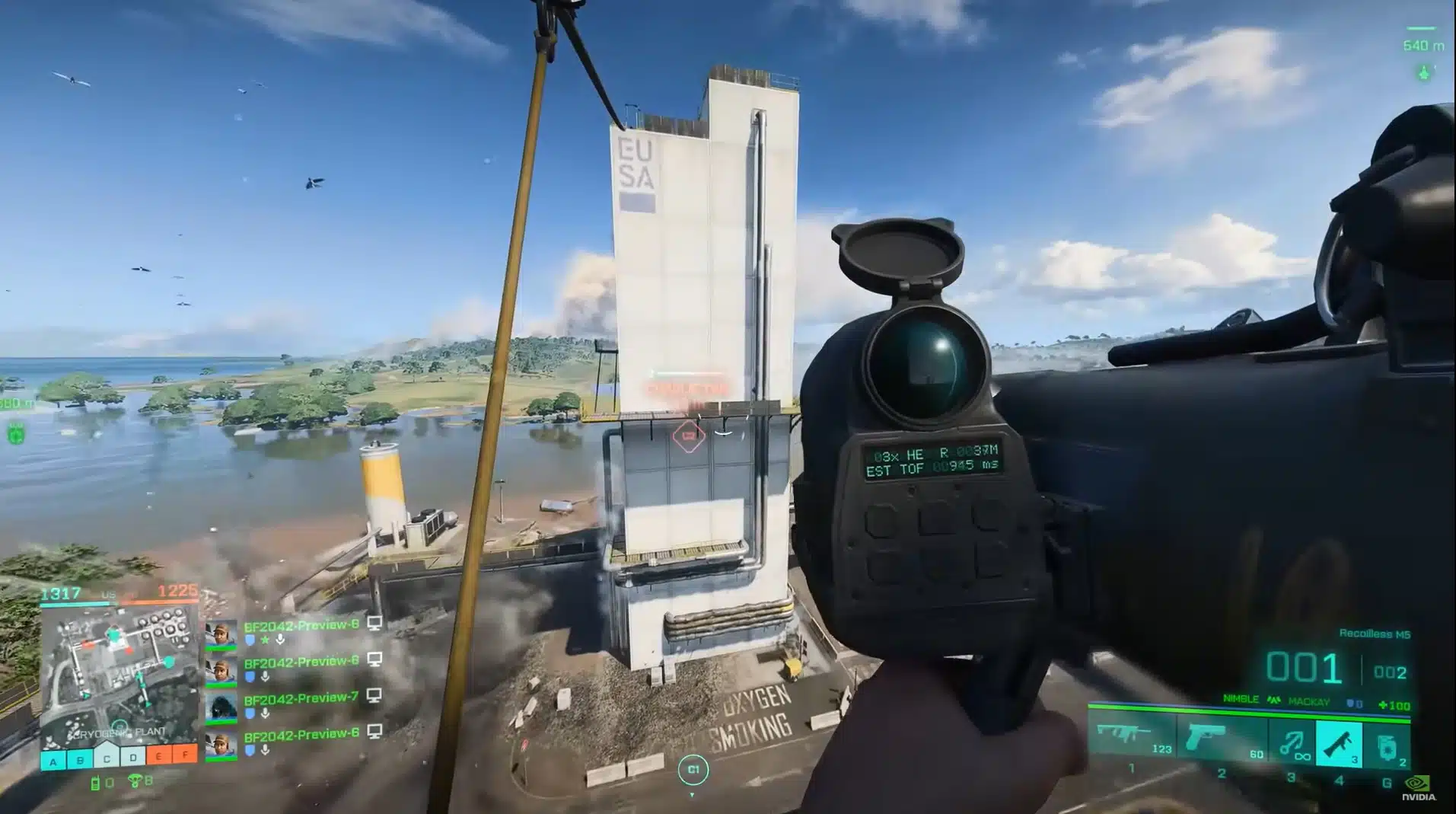Click the PC platform icon beside BF2042-Preview-7

click(x=374, y=697)
